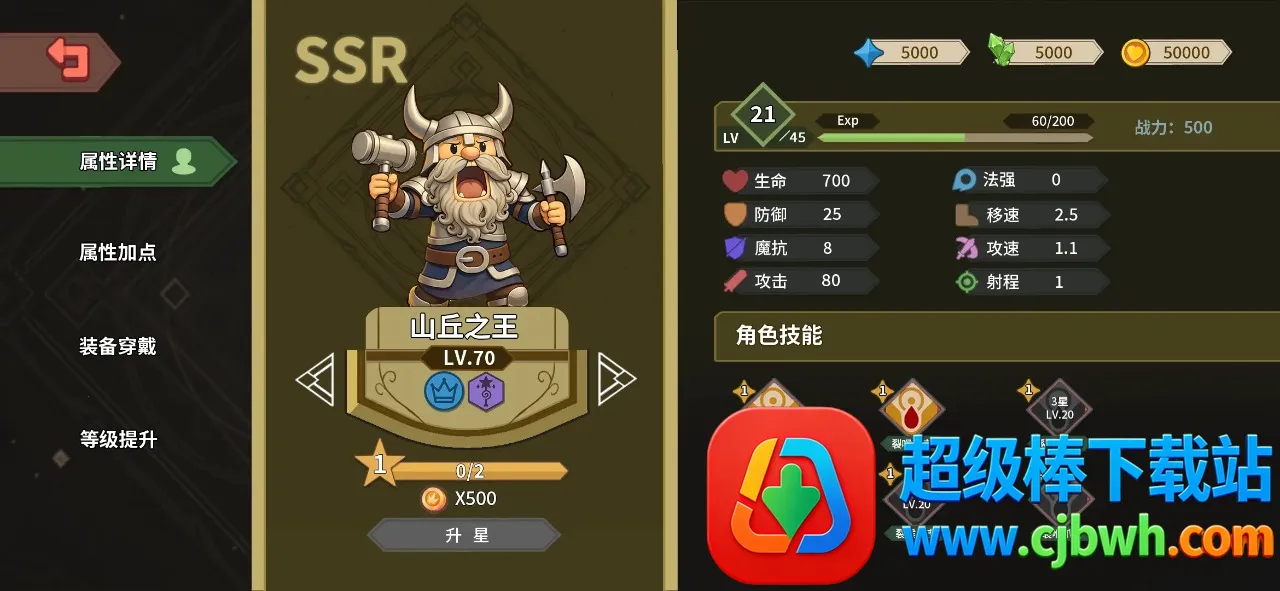Viewport: 1280px width, 591px height.
Task: Select the 等级提升 level-up tab
Action: coord(118,439)
